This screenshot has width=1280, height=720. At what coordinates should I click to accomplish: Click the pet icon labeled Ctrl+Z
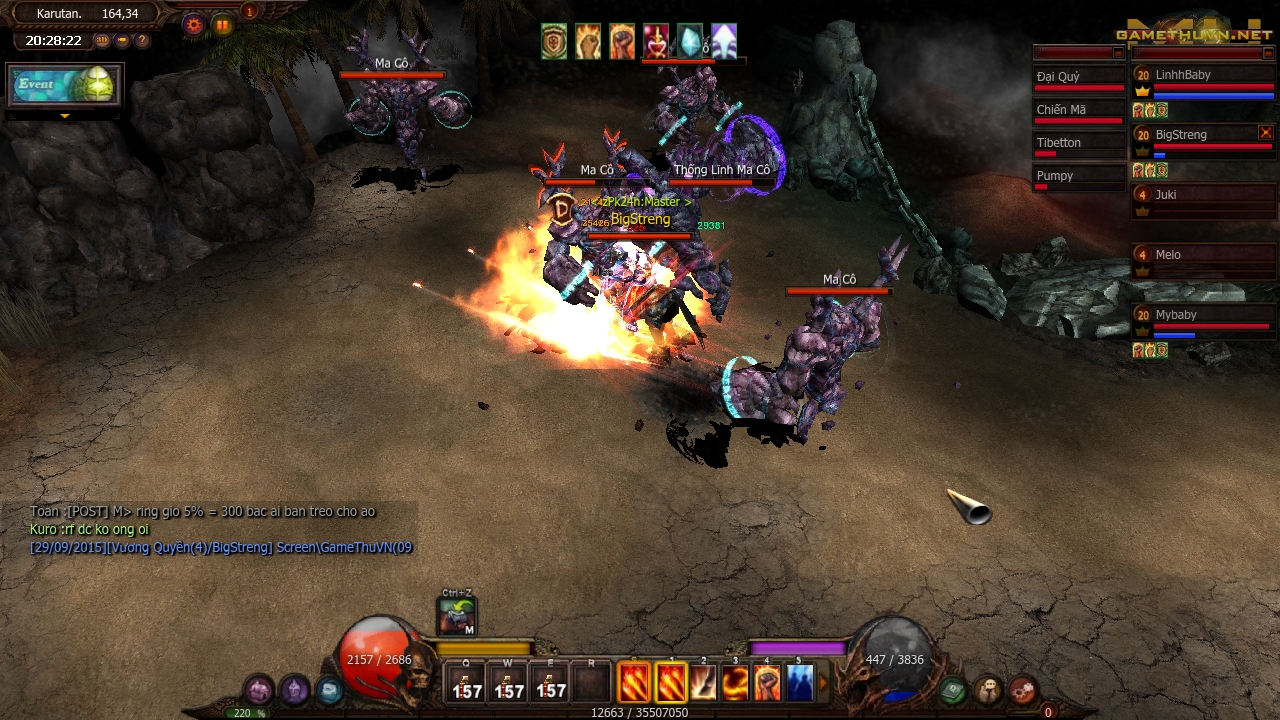click(455, 615)
